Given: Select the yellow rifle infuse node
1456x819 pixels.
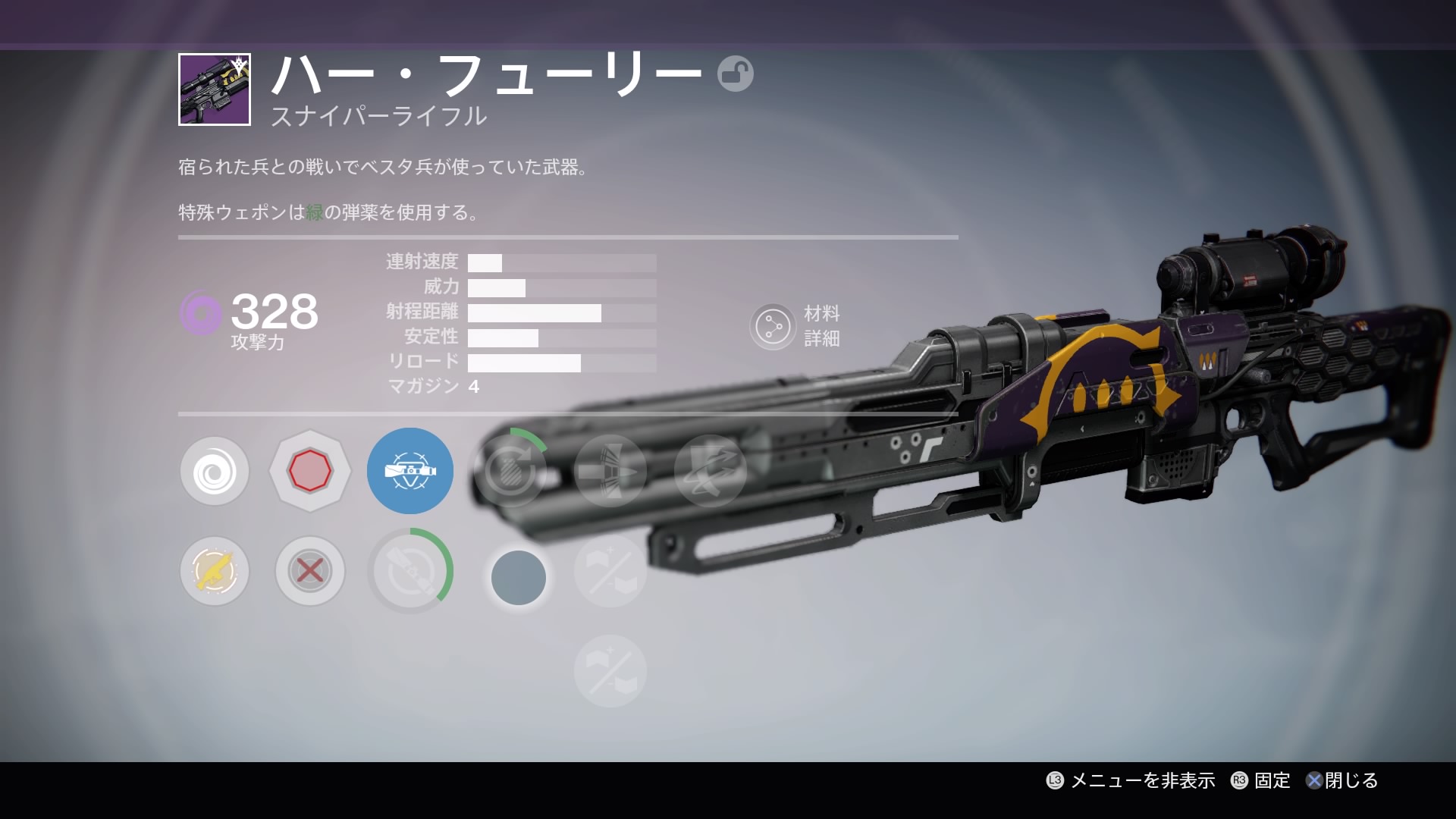Looking at the screenshot, I should pyautogui.click(x=215, y=571).
